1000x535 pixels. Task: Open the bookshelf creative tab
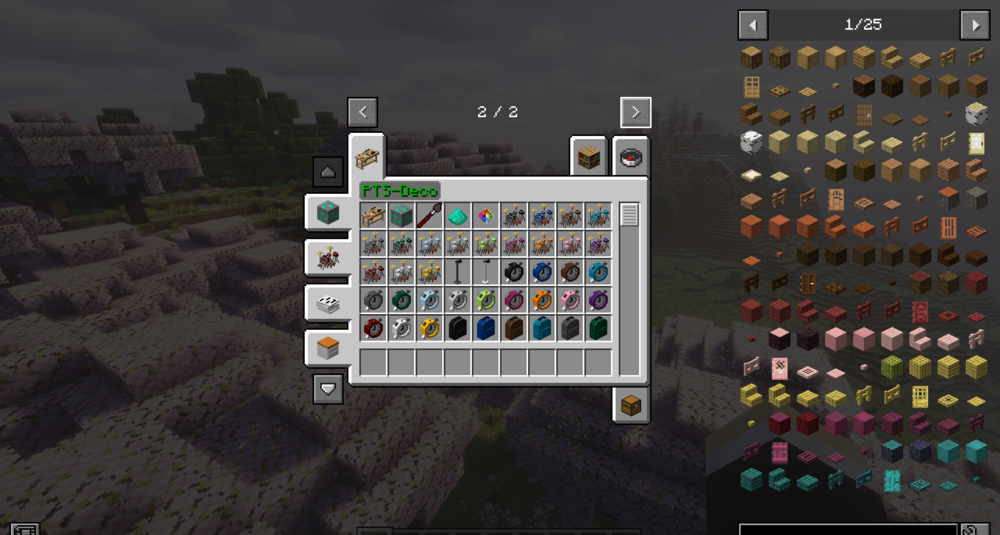(x=589, y=157)
